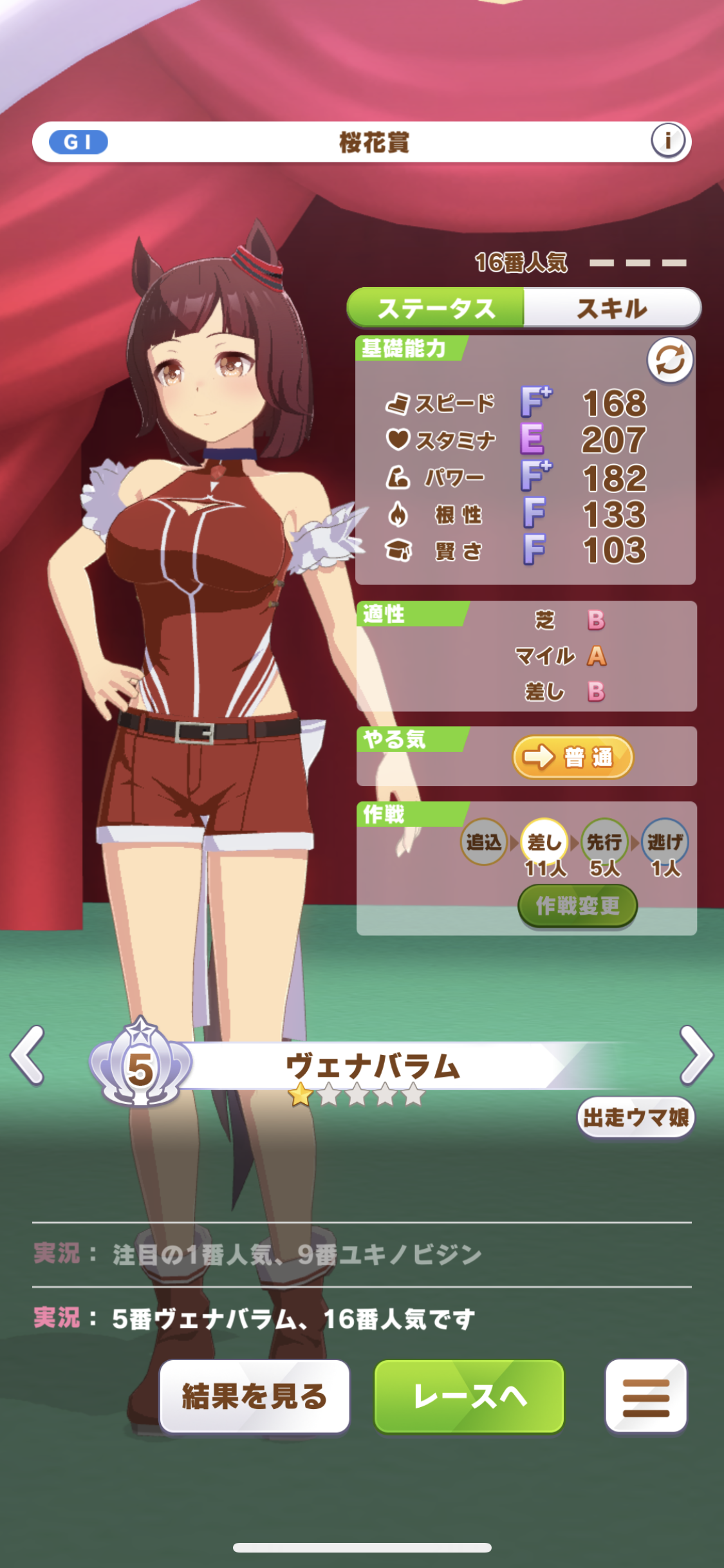Open the hamburger menu button
Screen dimensions: 724x1568
click(x=645, y=1396)
